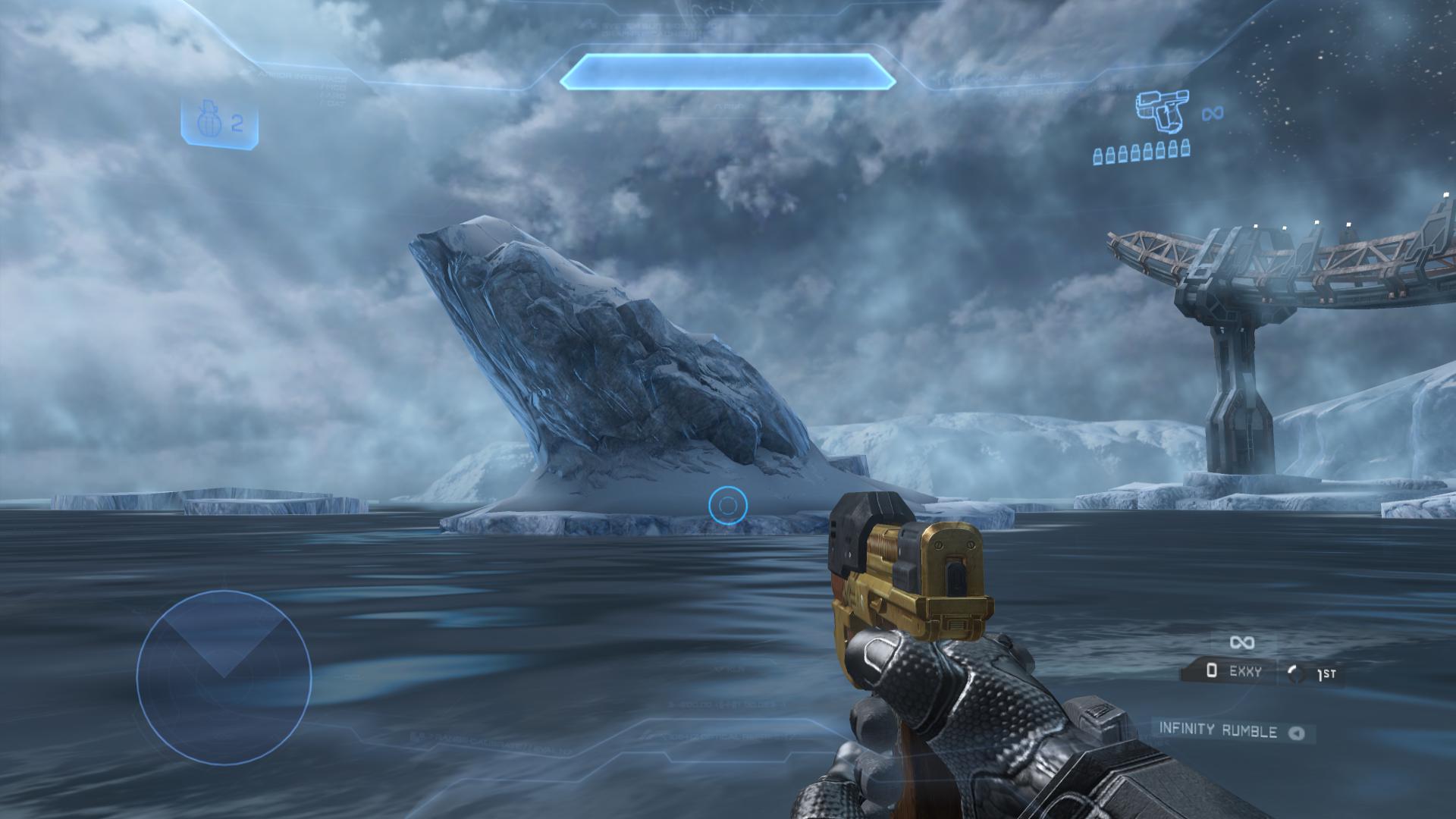
Task: Select the frag grenade icon
Action: (206, 124)
